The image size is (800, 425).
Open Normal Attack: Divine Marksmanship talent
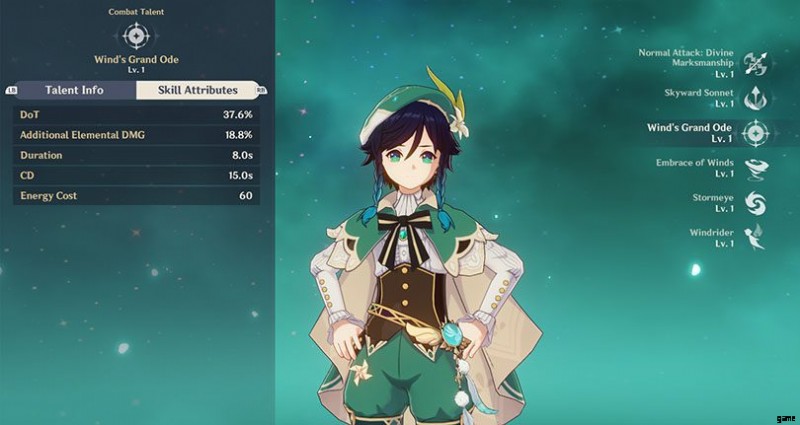[755, 63]
